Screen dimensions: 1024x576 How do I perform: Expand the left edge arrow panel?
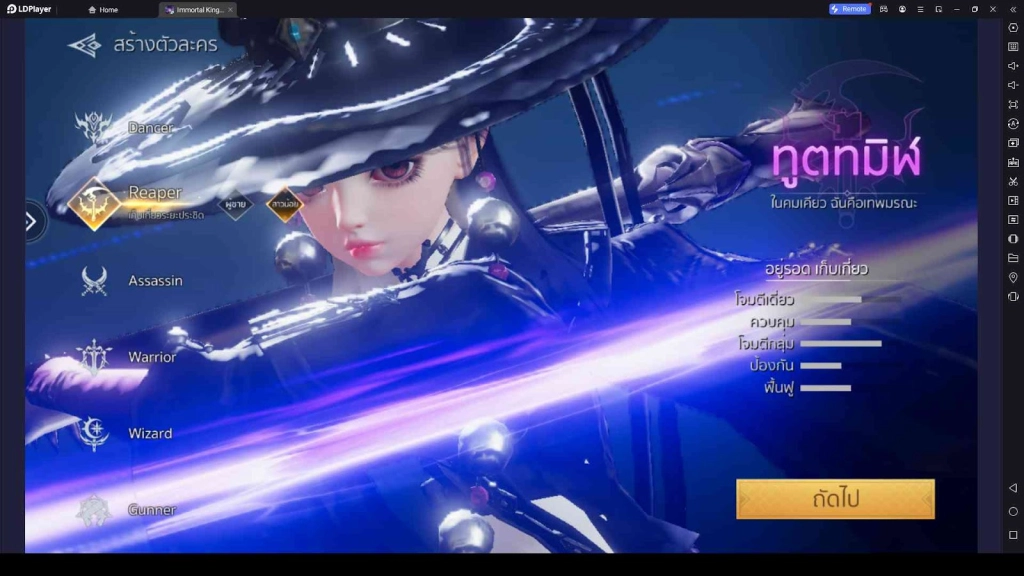(x=31, y=221)
